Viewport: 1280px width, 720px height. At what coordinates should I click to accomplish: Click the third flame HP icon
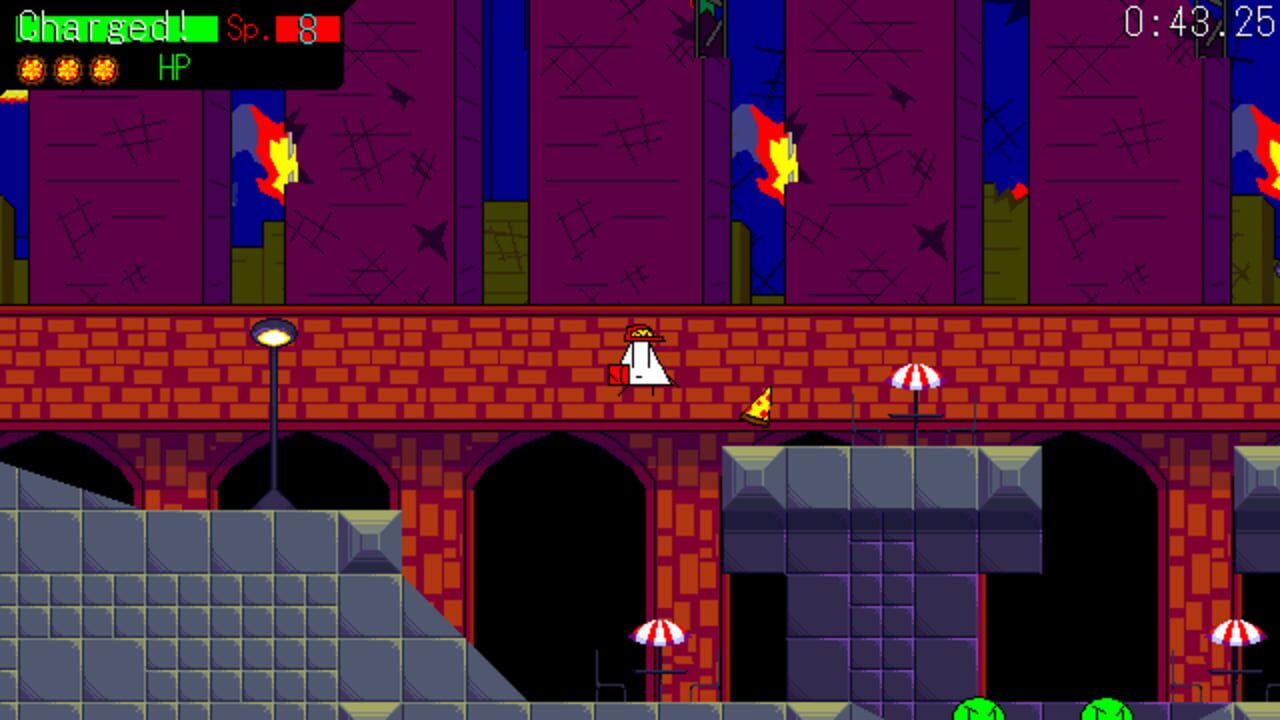click(102, 71)
